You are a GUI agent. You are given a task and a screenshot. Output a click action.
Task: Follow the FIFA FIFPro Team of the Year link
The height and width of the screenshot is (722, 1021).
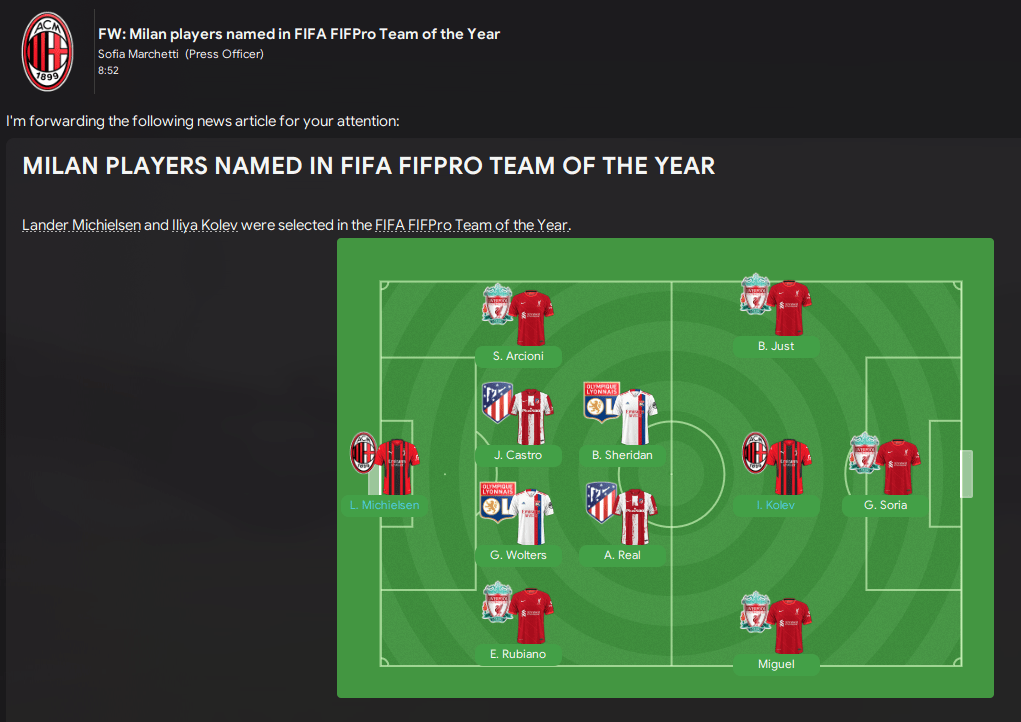471,225
